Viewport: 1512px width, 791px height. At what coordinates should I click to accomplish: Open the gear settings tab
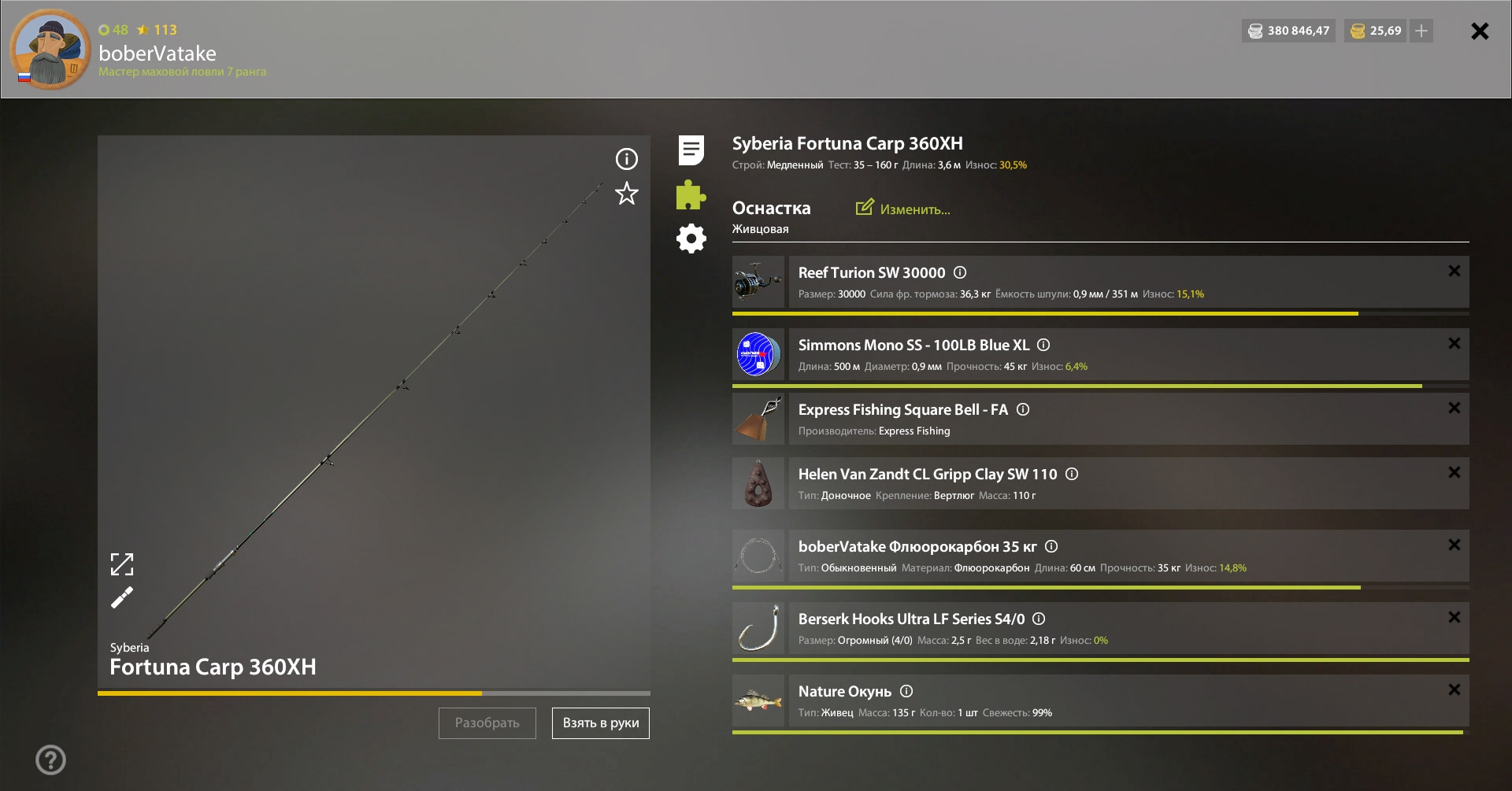click(x=691, y=238)
